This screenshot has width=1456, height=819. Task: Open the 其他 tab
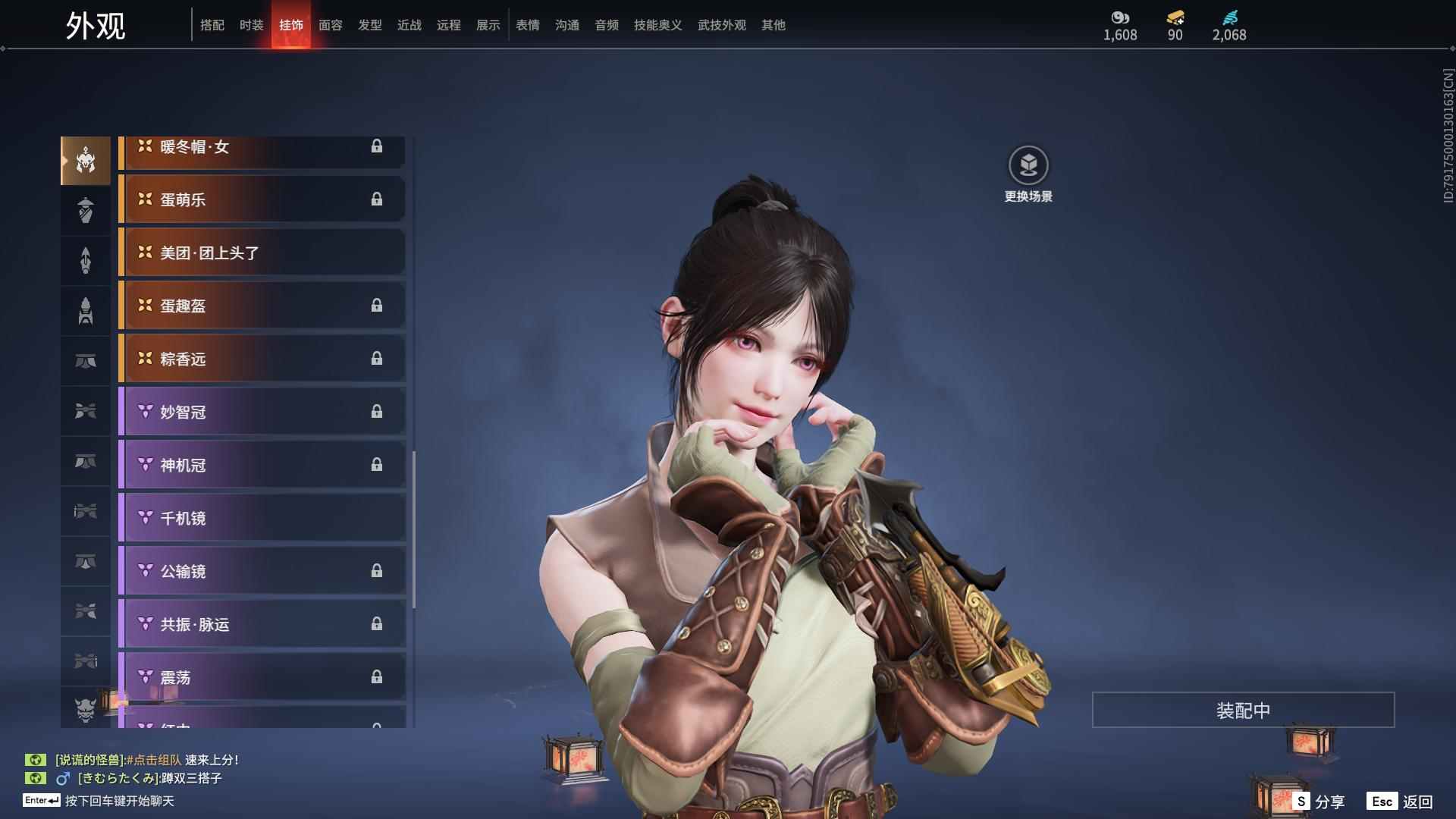pyautogui.click(x=773, y=25)
